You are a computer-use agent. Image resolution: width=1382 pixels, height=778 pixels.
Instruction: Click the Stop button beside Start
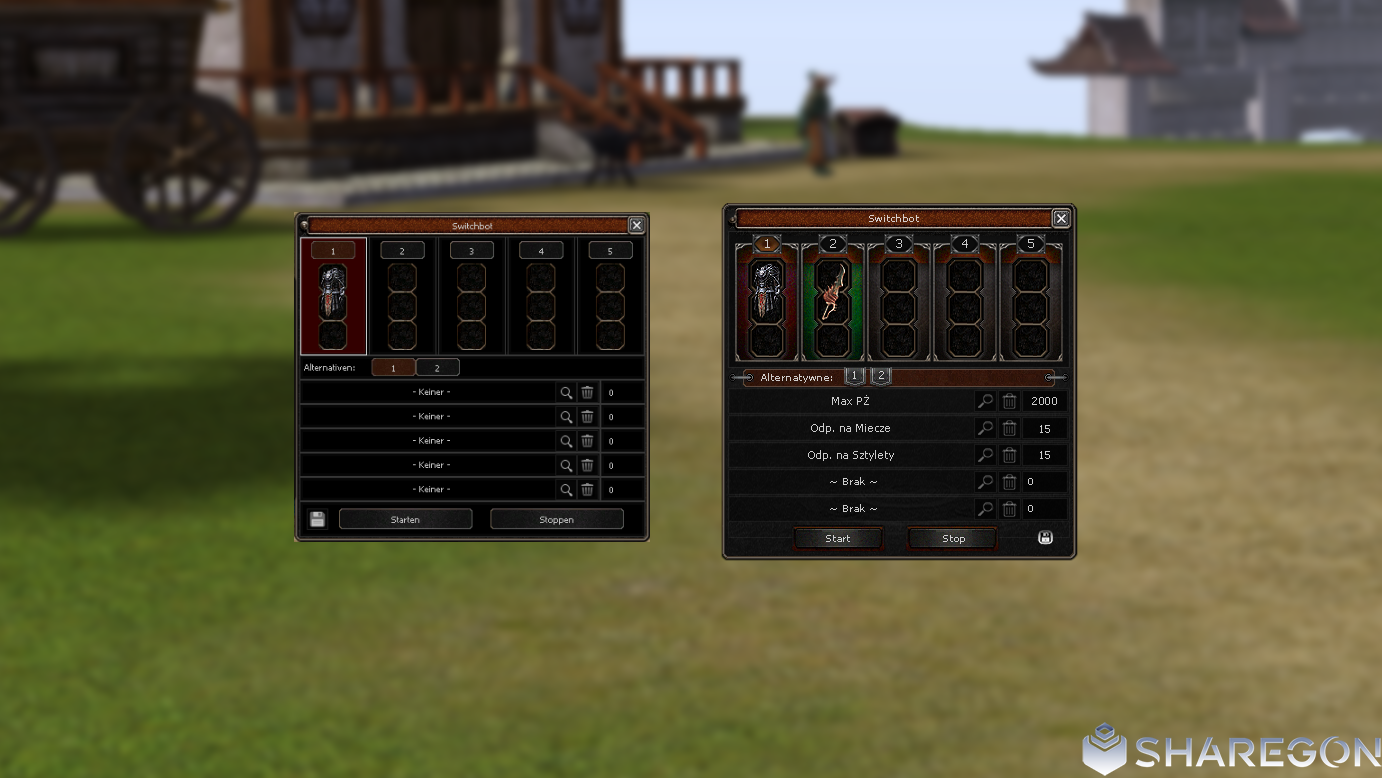click(953, 538)
